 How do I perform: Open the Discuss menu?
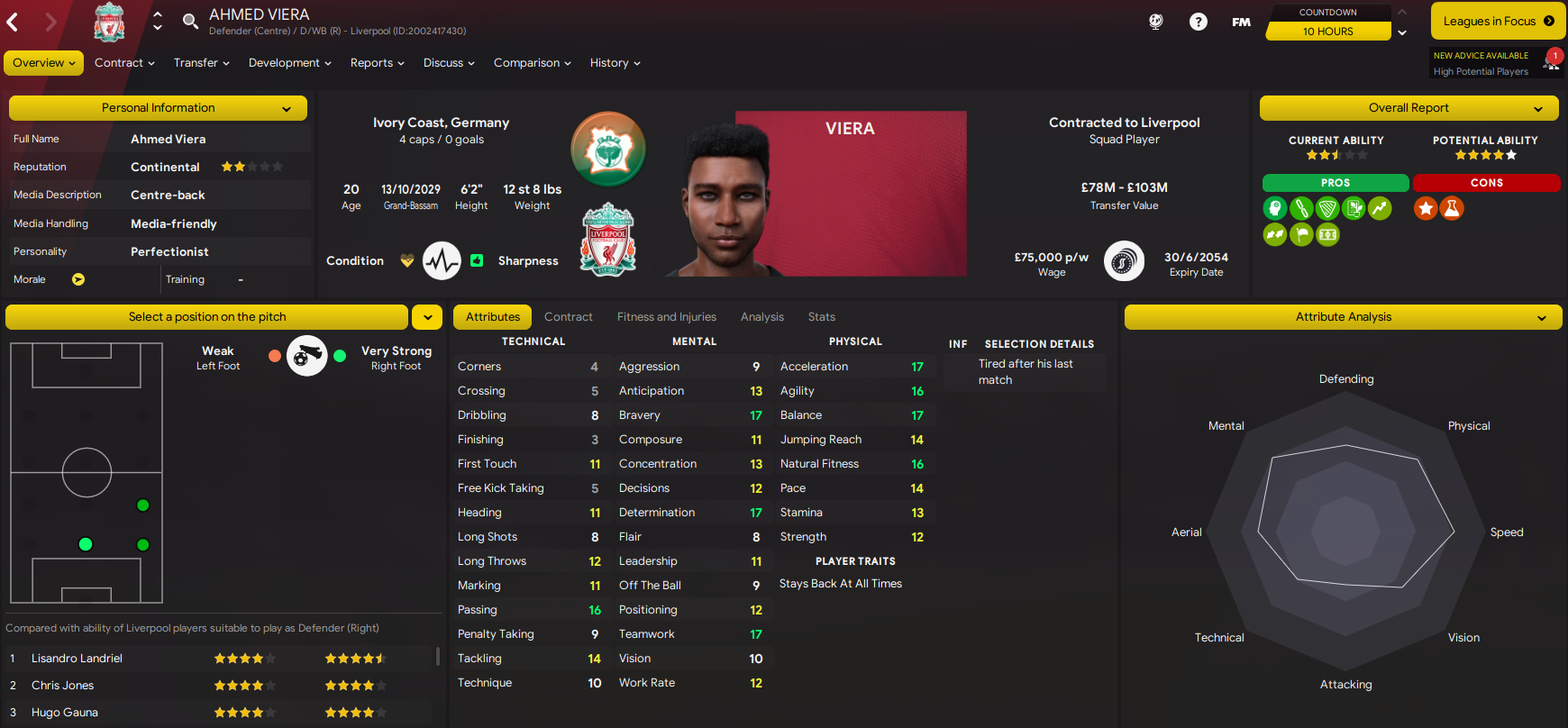pos(449,63)
